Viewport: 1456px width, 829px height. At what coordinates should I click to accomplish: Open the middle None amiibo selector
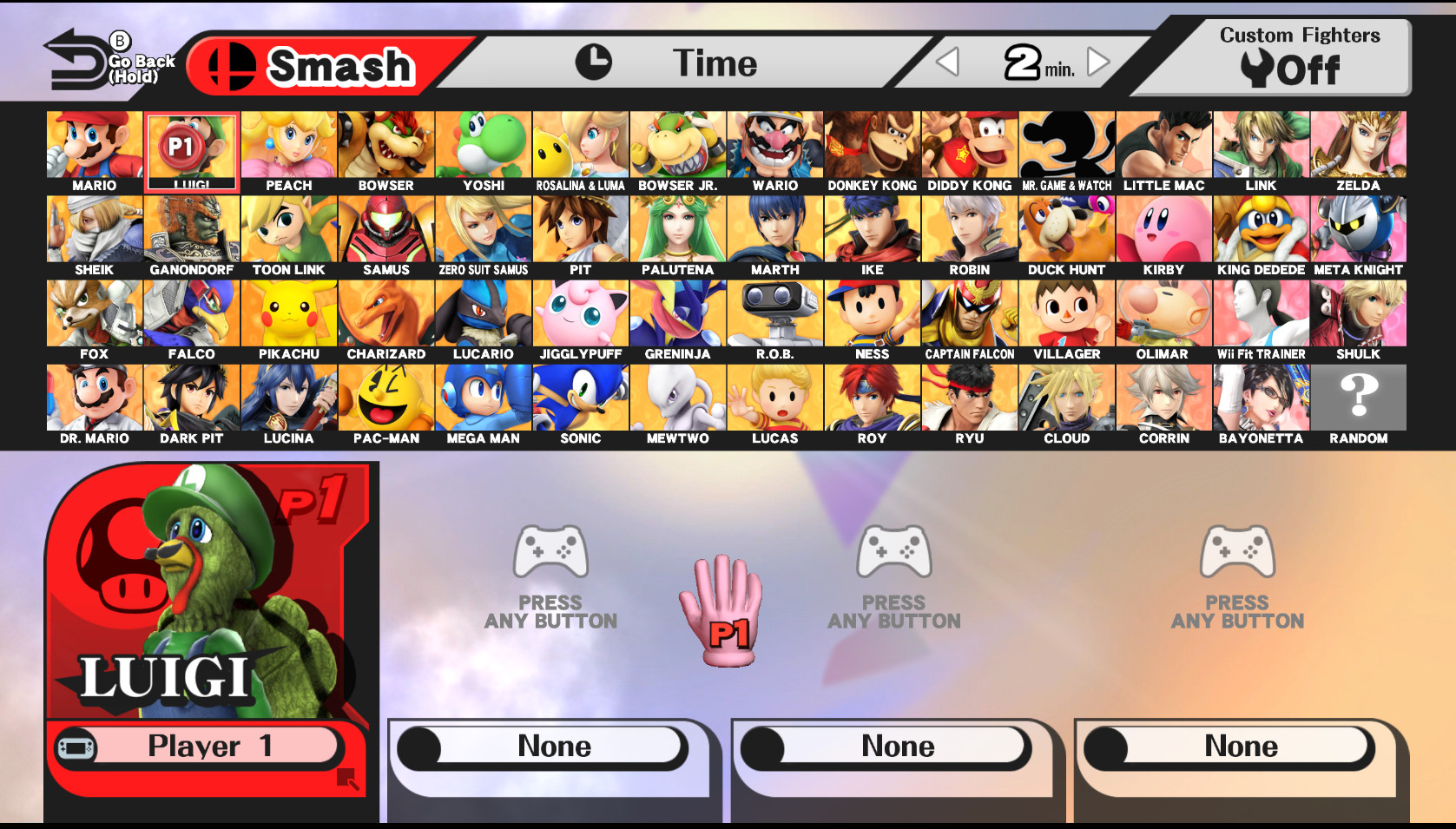point(896,745)
